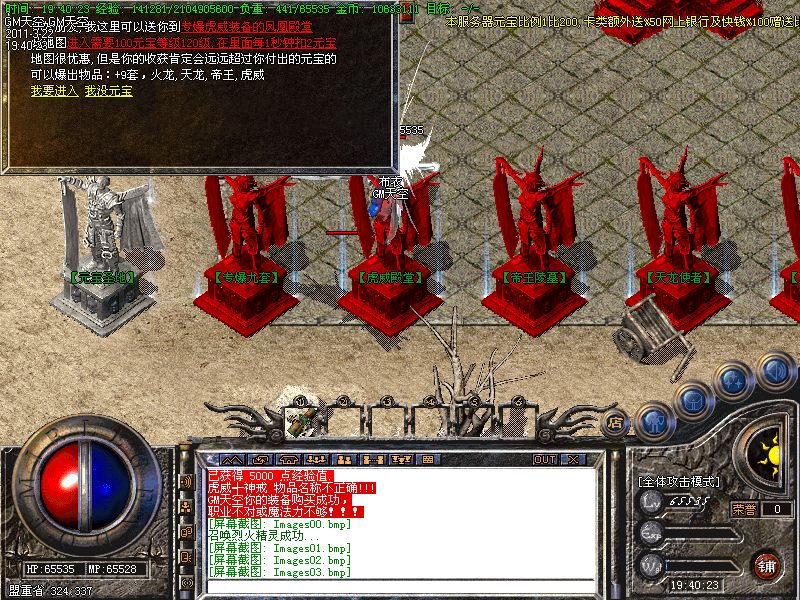Open the red 铺 stall button
The height and width of the screenshot is (600, 800).
(768, 565)
